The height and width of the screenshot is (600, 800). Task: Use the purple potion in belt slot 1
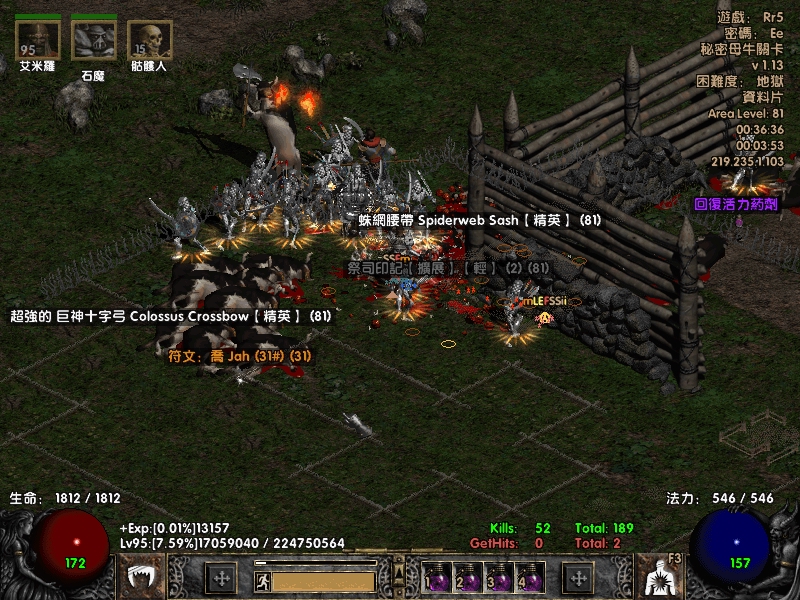pyautogui.click(x=437, y=579)
